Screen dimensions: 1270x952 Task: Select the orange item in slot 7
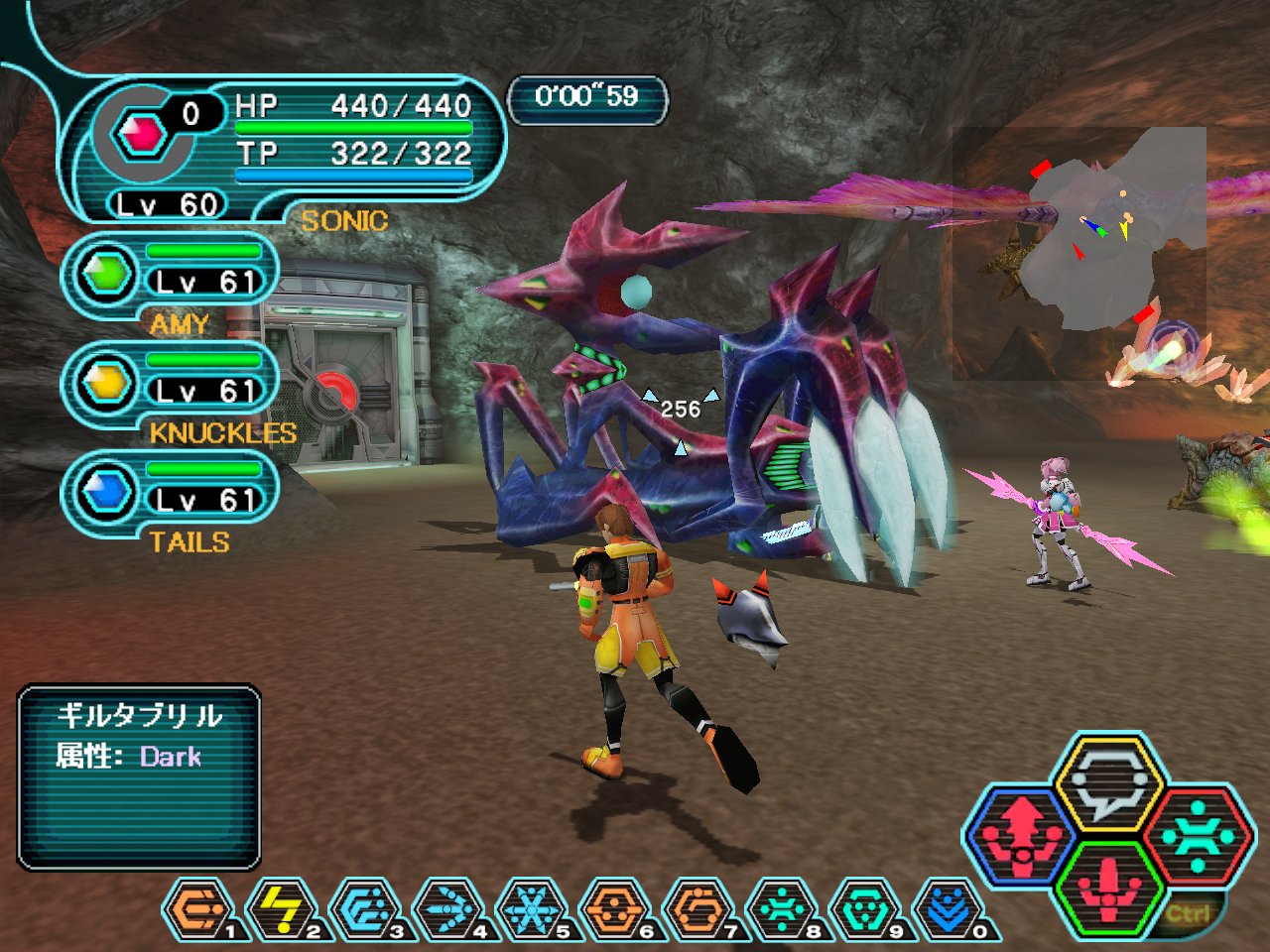pyautogui.click(x=698, y=909)
